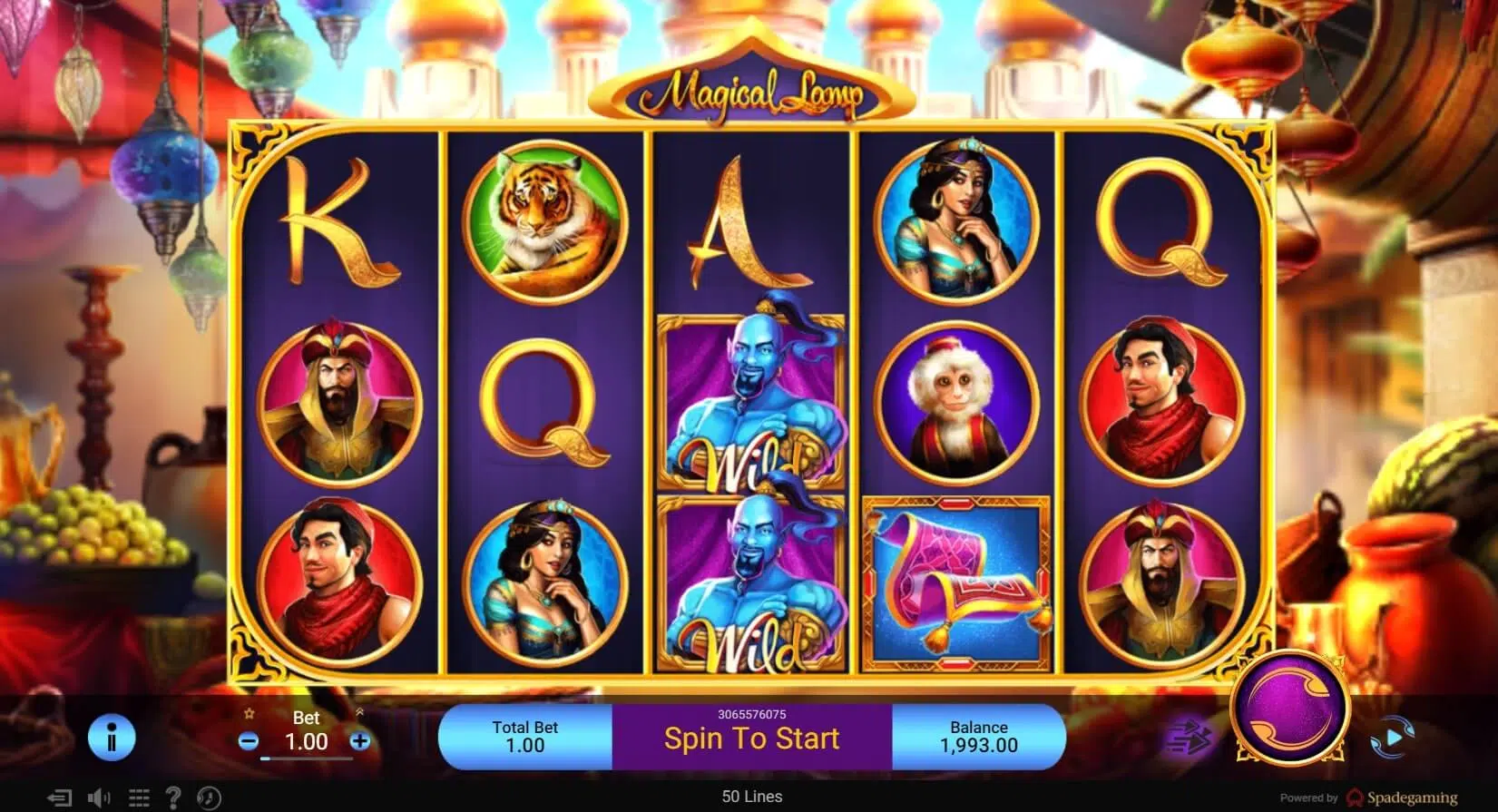This screenshot has width=1498, height=812.
Task: Increase the bet with the plus button
Action: pos(357,740)
